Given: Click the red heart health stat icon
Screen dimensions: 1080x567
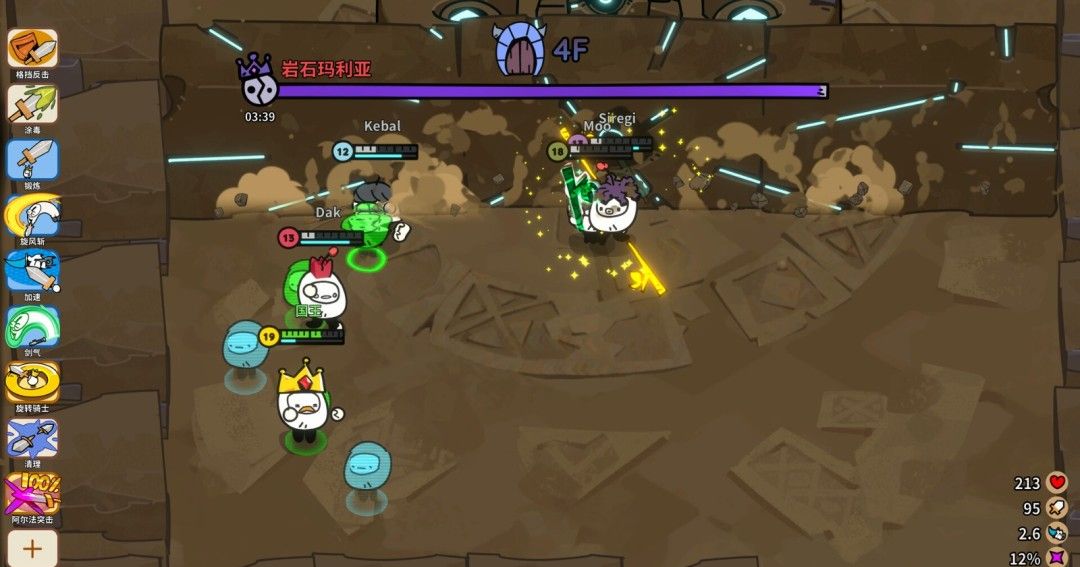Looking at the screenshot, I should point(1058,483).
